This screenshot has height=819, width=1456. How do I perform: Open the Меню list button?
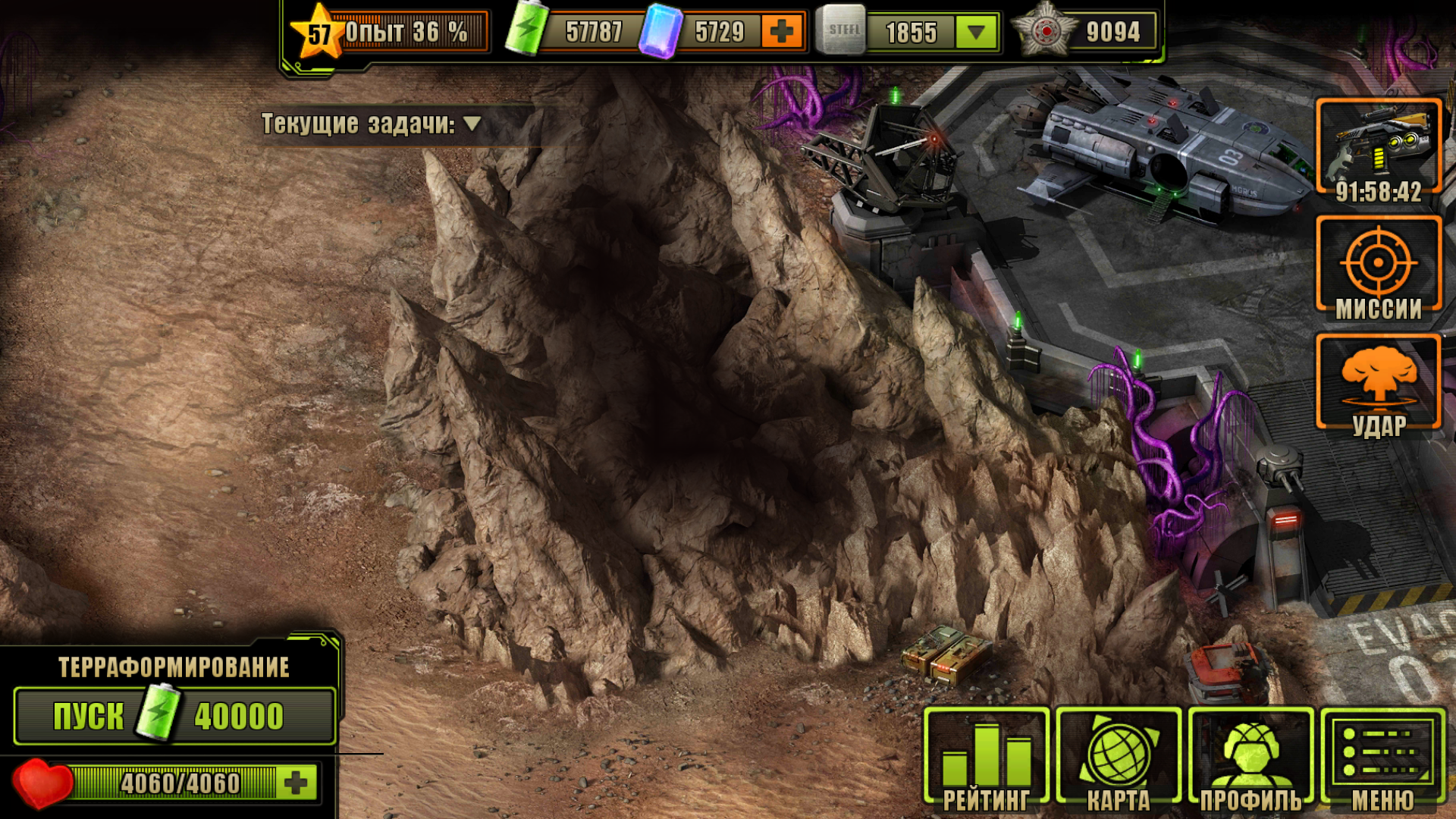tap(1382, 758)
